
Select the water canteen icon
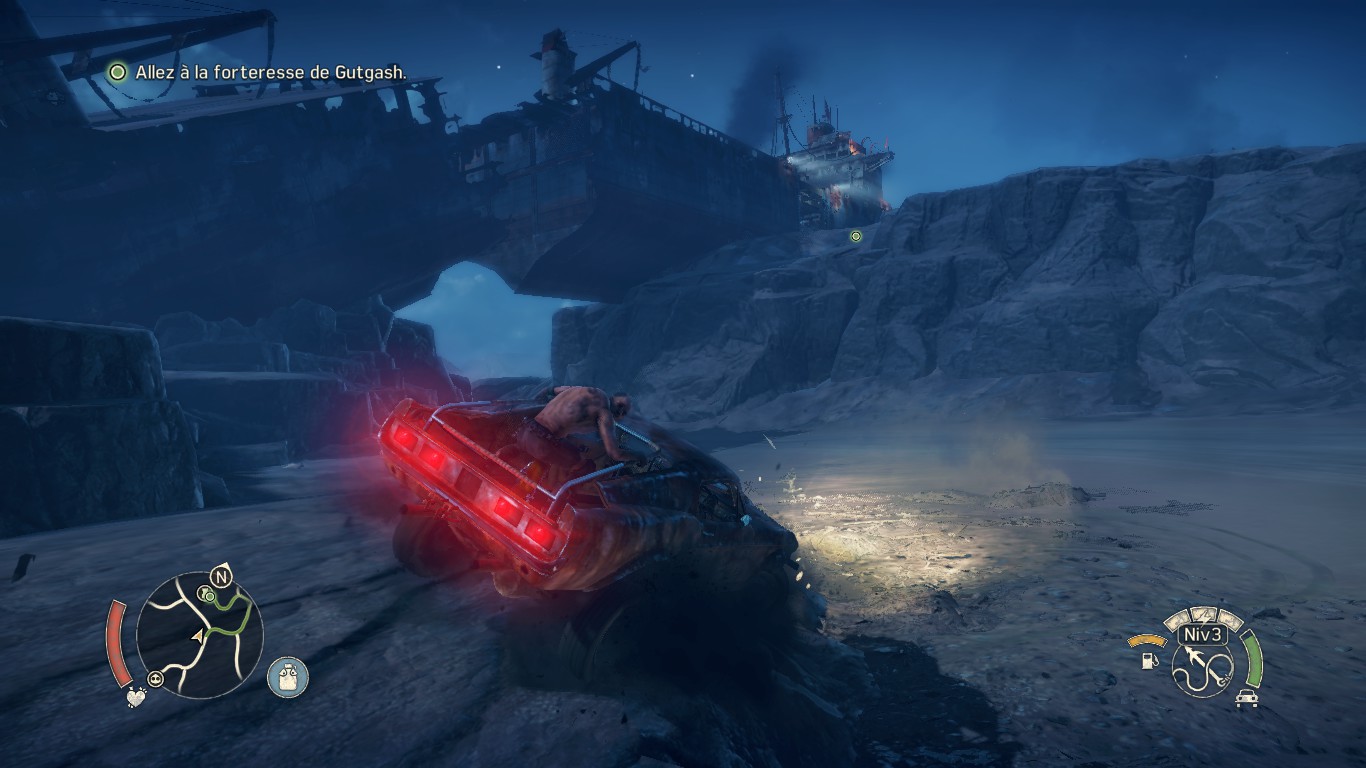pos(288,677)
